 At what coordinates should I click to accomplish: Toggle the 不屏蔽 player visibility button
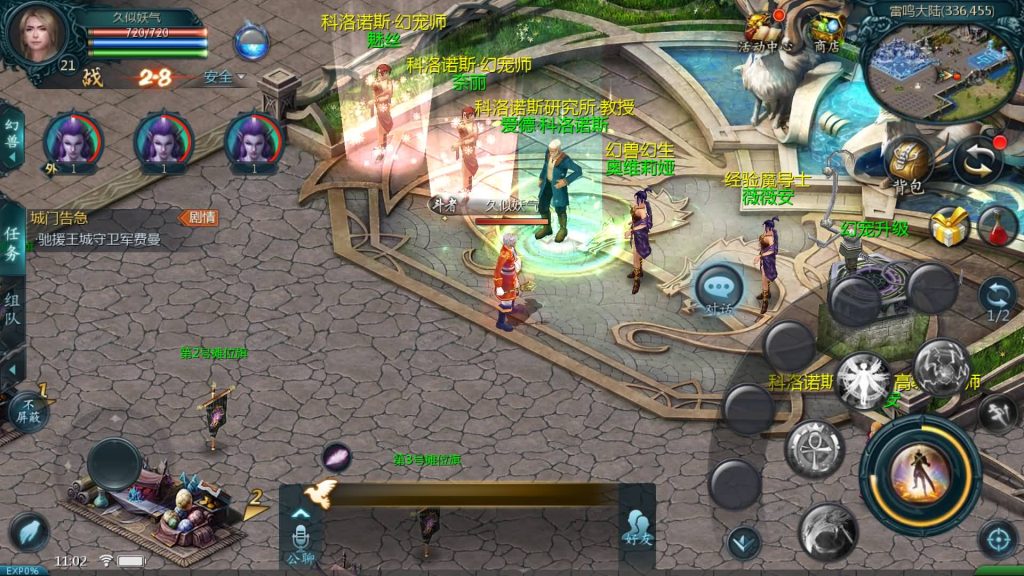tap(28, 411)
